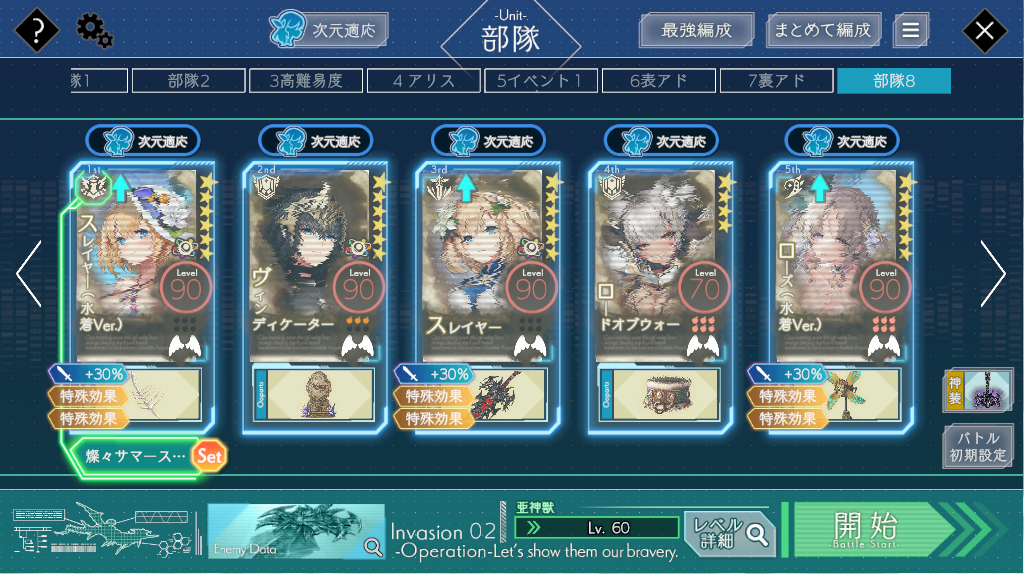Select the 4th slot ロードオブウォー card
This screenshot has height=574, width=1024.
(x=660, y=265)
